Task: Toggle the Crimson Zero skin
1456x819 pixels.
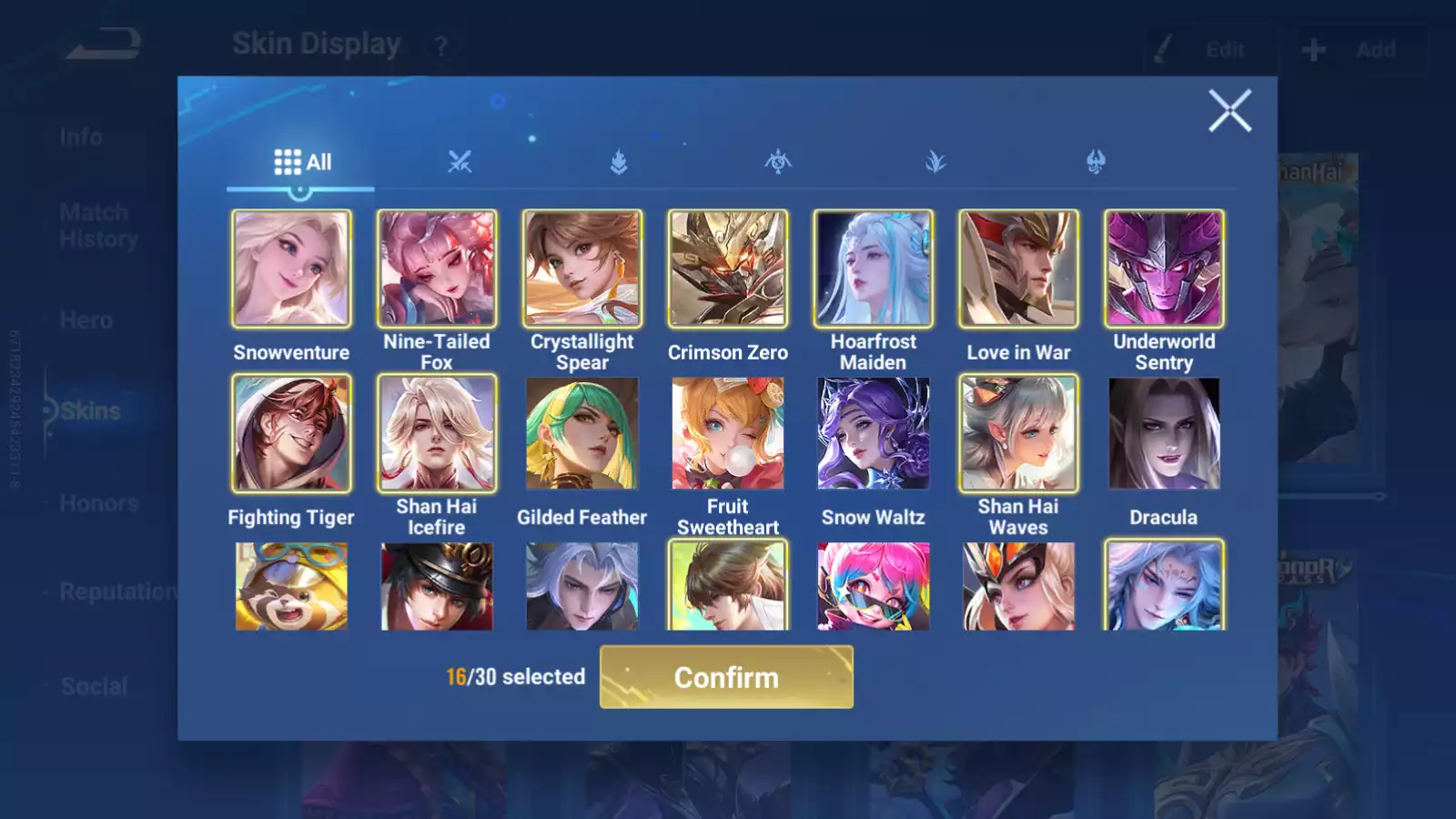Action: click(x=728, y=269)
